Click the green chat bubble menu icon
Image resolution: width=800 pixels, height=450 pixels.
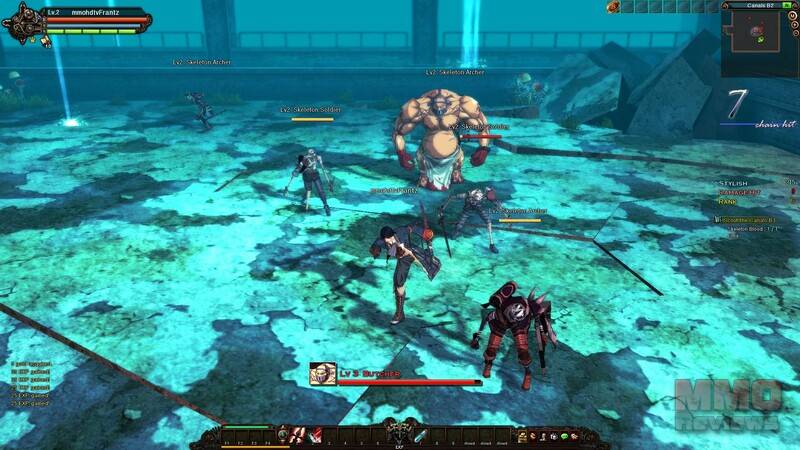pos(564,436)
